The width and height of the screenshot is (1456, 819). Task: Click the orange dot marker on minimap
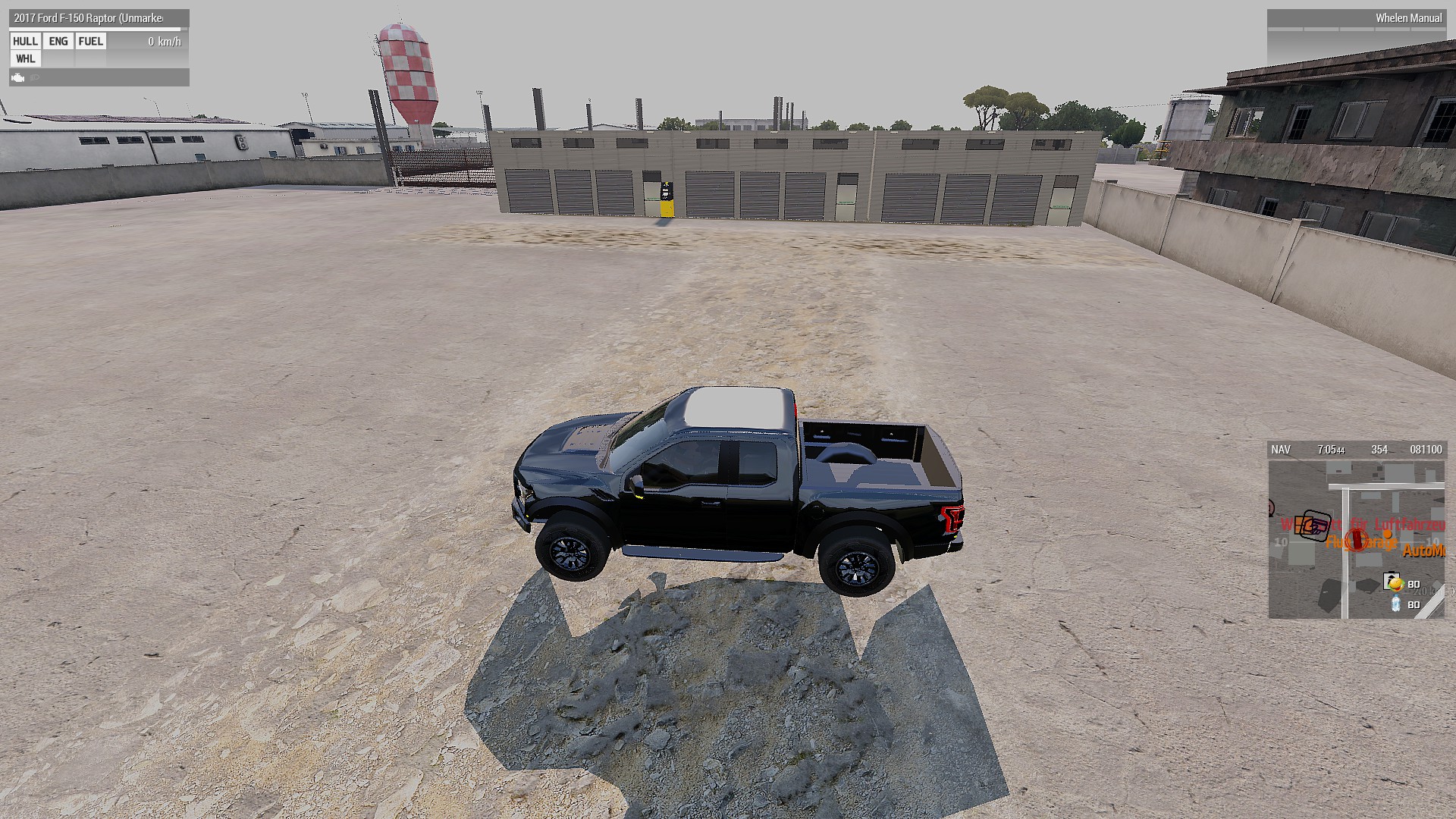[x=1387, y=534]
